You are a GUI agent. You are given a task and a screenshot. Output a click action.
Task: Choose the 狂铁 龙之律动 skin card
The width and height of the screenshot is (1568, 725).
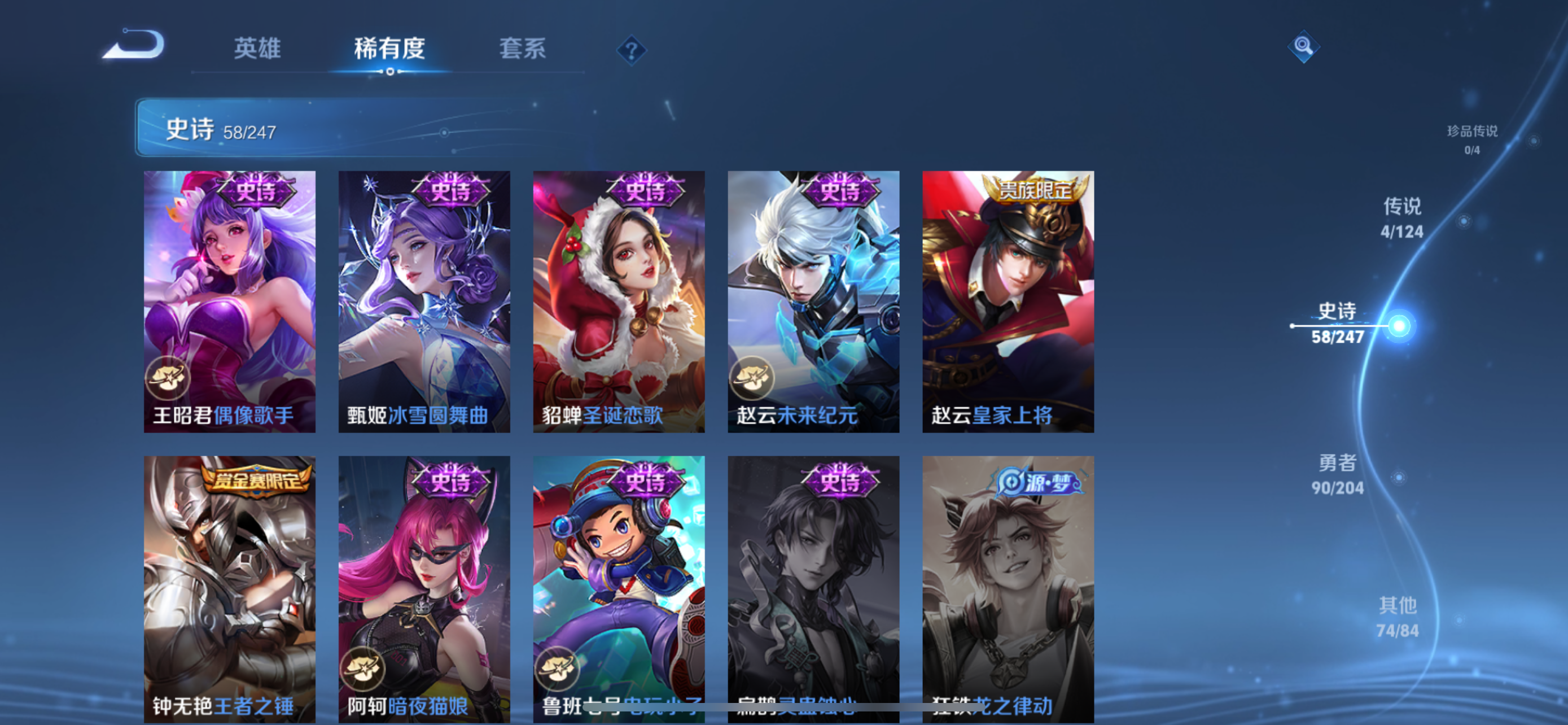point(1008,587)
